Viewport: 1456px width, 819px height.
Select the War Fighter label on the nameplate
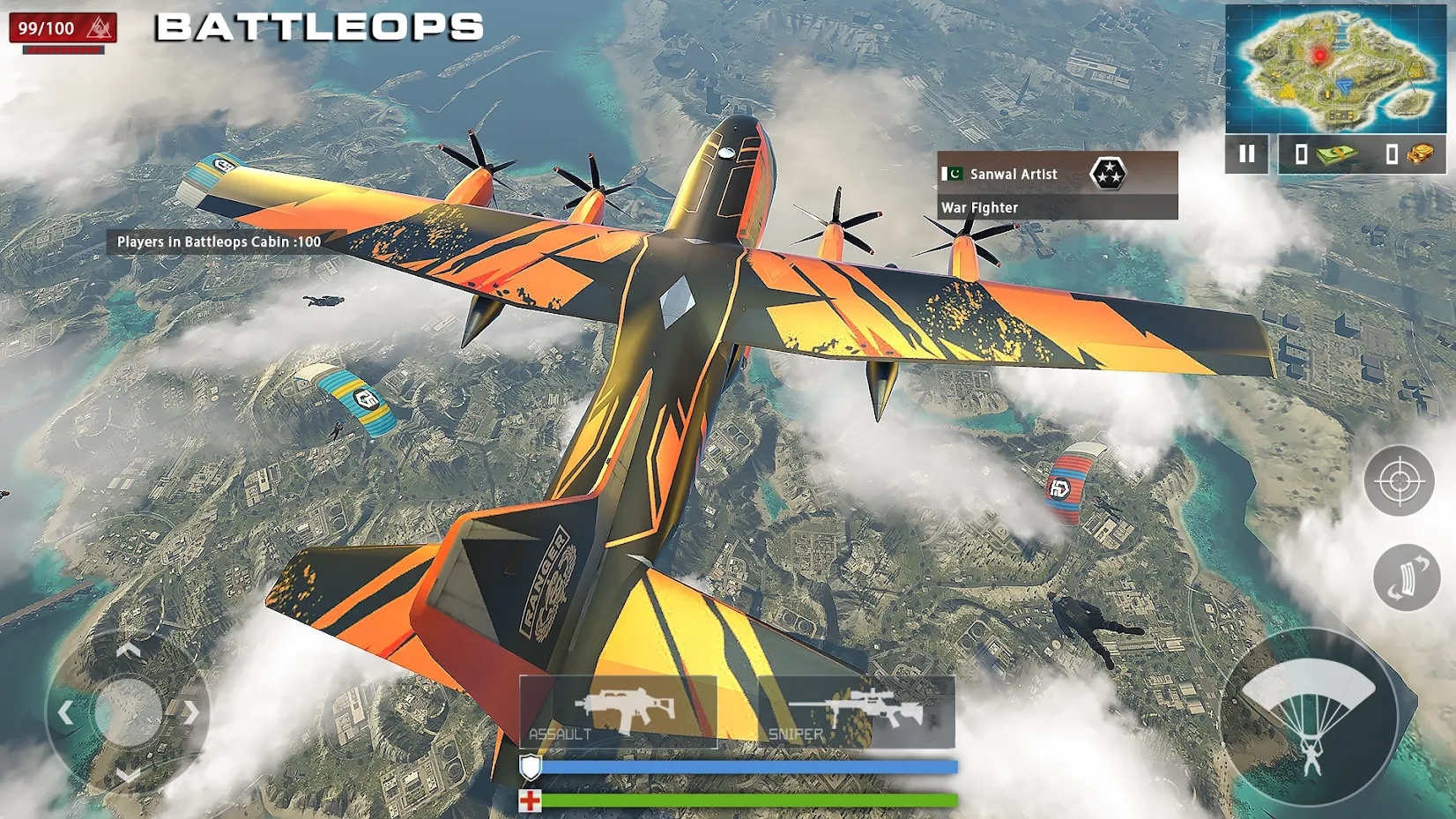coord(978,207)
